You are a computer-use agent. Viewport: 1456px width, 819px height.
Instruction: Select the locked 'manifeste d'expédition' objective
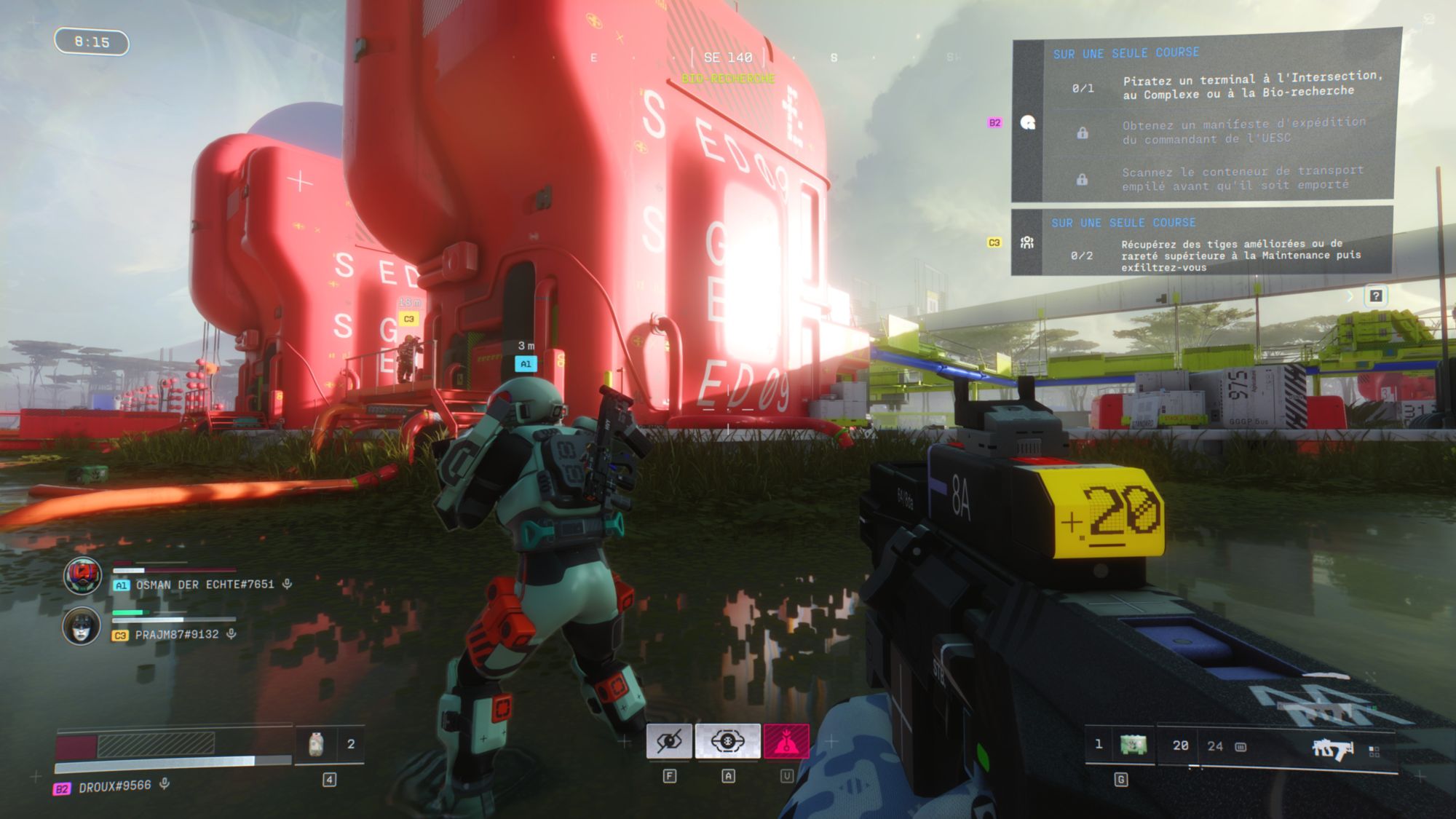point(1243,131)
